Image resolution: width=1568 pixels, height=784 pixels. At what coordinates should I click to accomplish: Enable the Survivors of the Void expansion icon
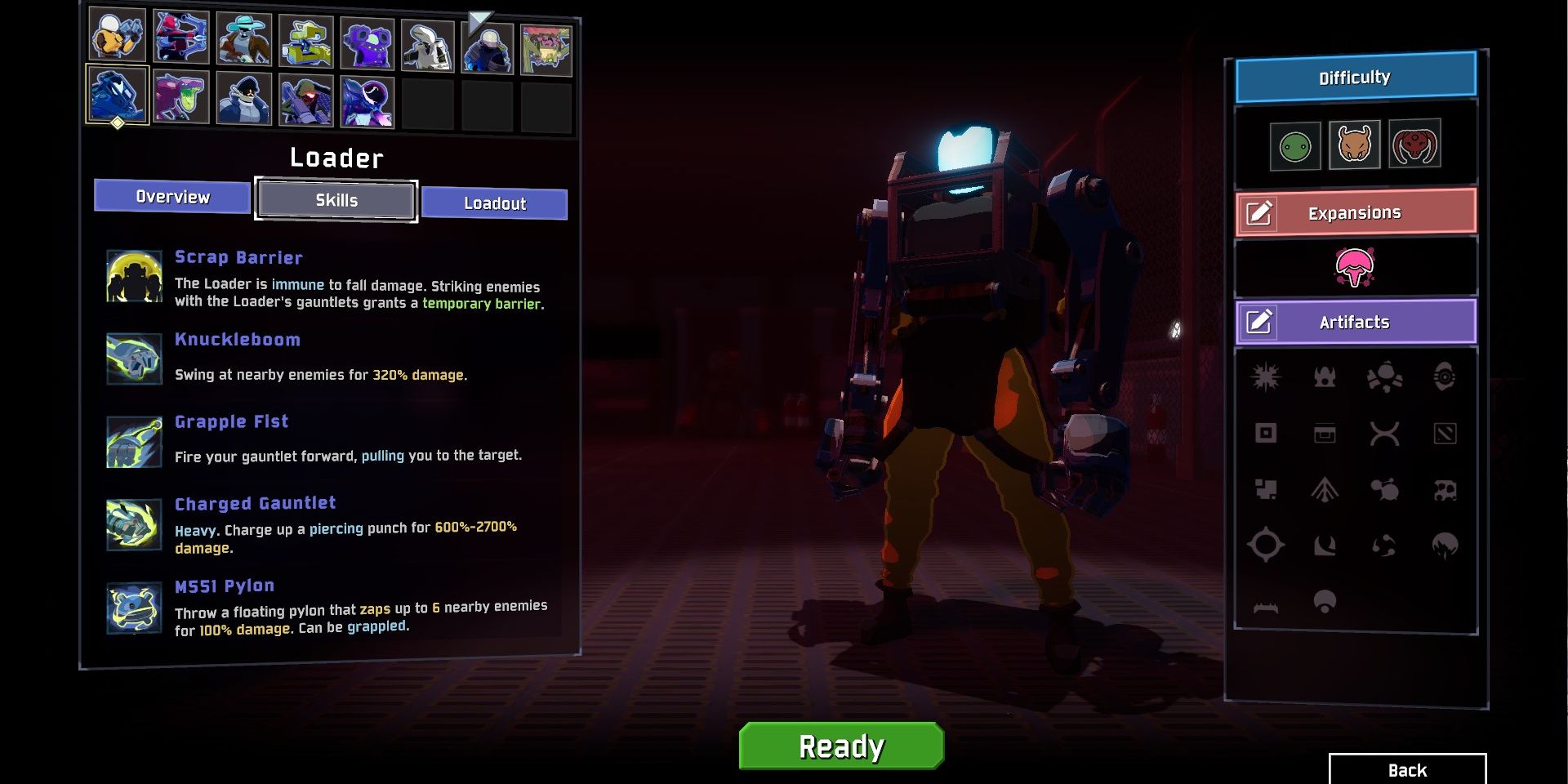pos(1355,268)
